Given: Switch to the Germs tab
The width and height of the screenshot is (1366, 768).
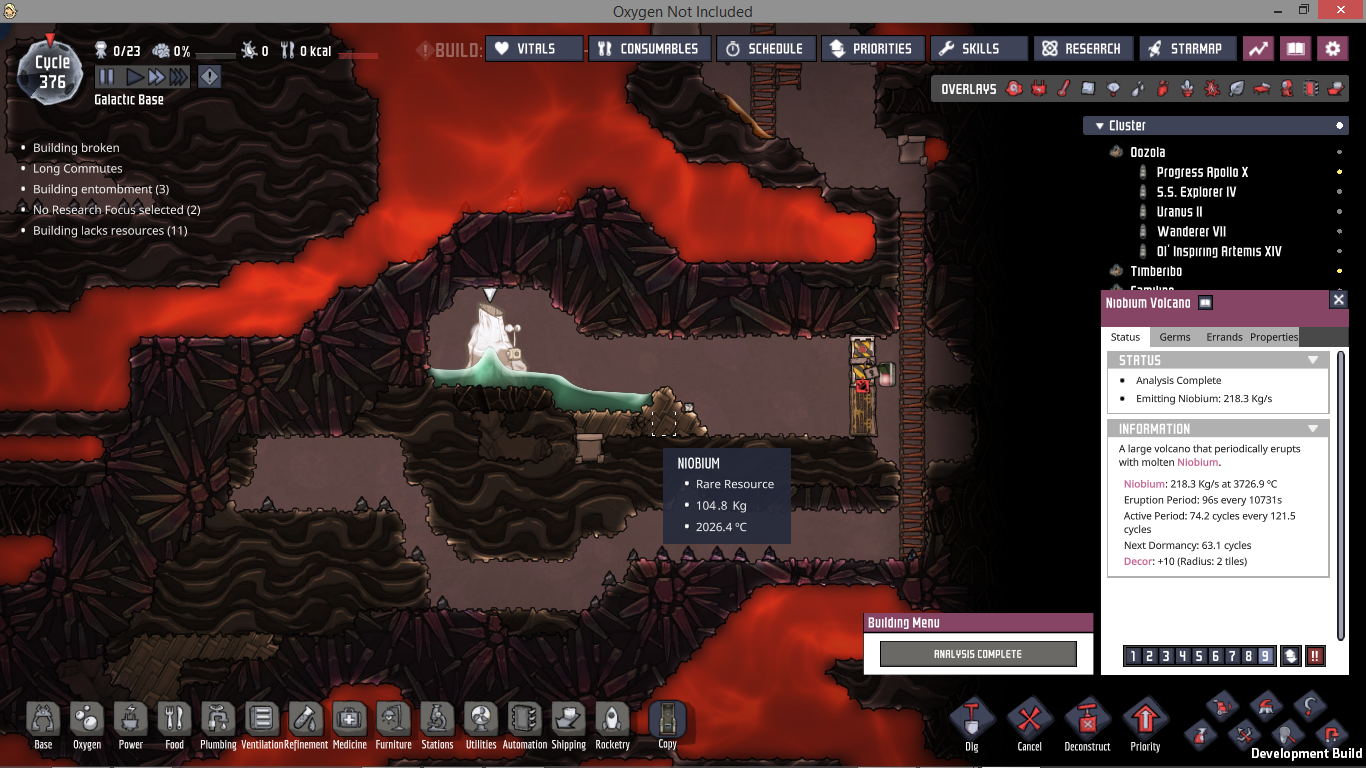Looking at the screenshot, I should tap(1174, 337).
